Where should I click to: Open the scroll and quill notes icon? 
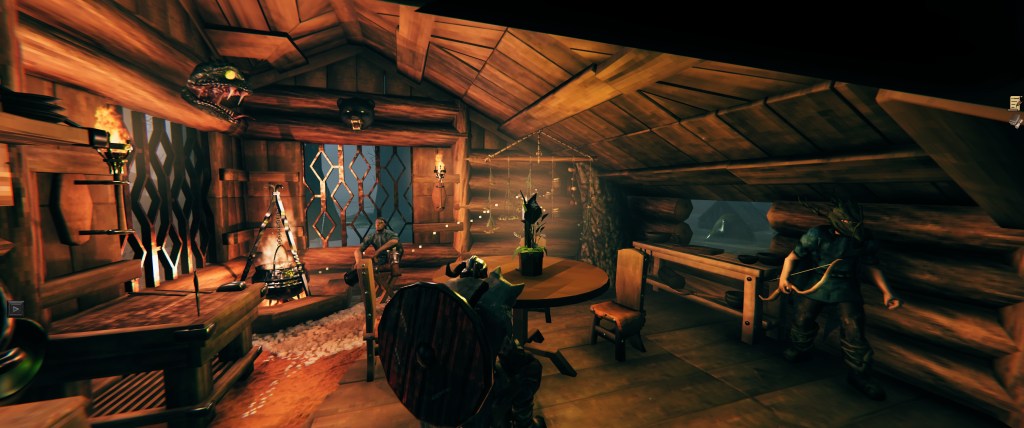tap(1015, 103)
